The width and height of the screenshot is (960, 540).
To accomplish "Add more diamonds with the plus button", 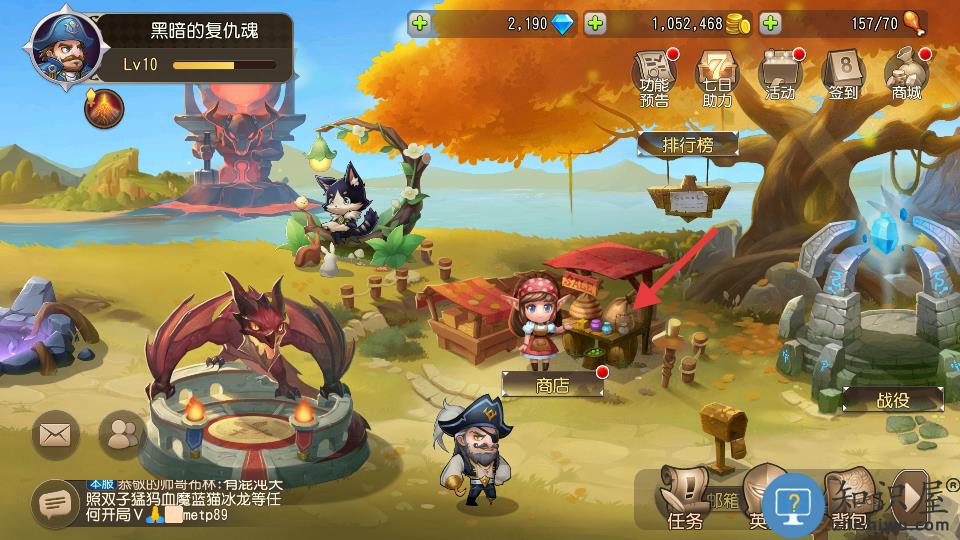I will click(x=420, y=23).
